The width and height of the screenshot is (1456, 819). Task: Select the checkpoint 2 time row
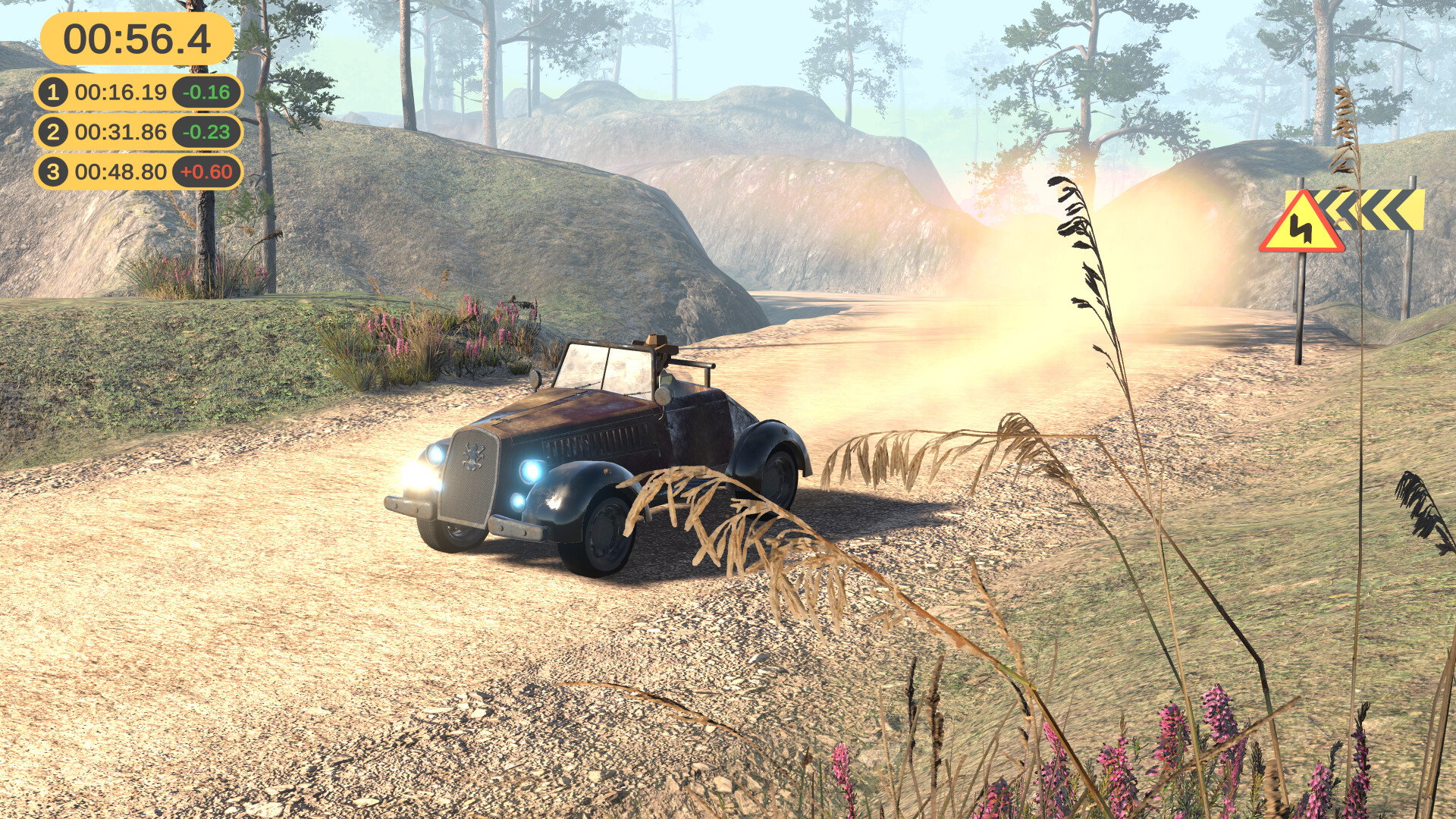click(x=121, y=130)
